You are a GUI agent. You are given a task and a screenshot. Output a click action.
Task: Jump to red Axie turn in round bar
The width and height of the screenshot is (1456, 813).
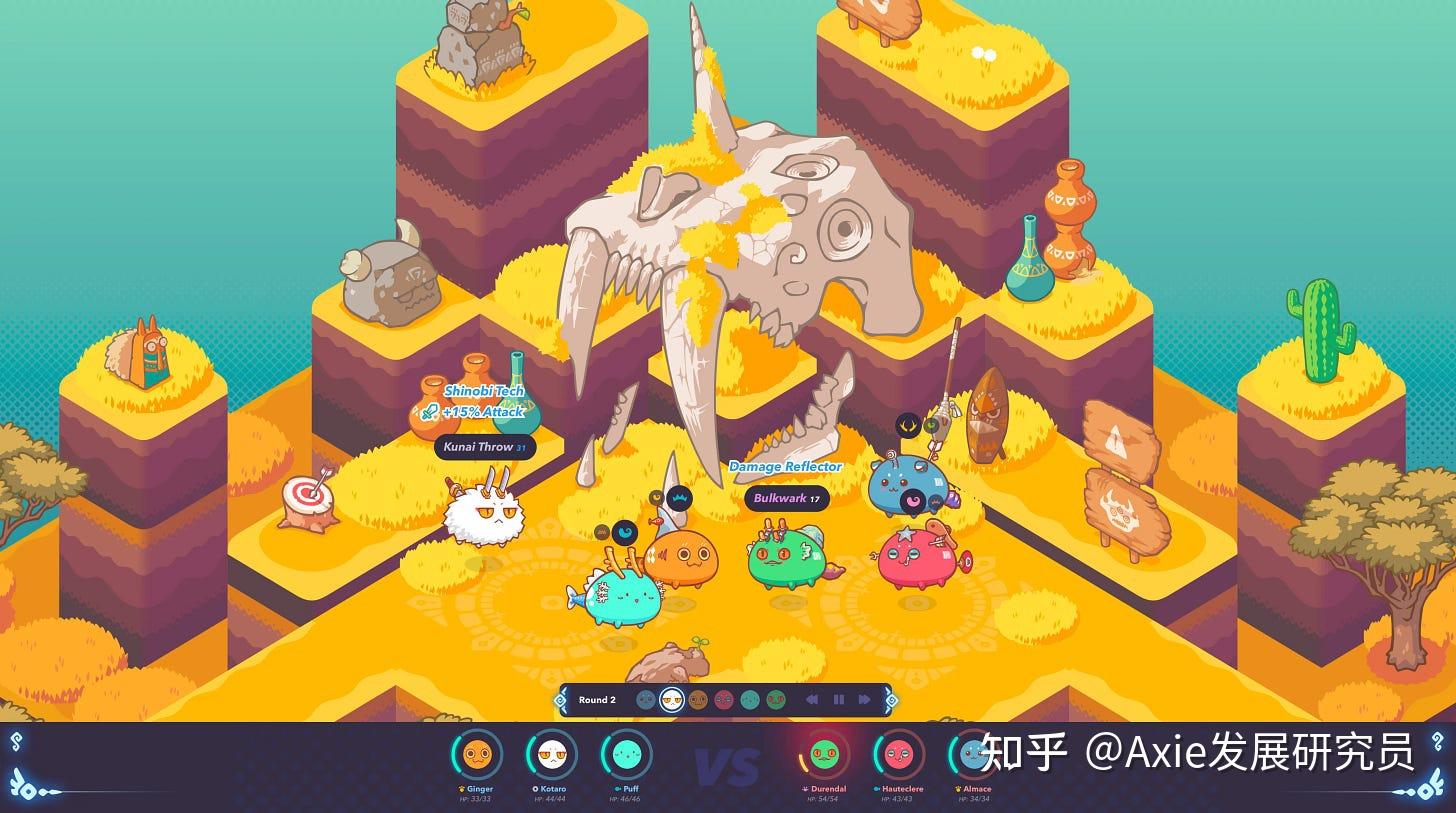click(x=724, y=700)
